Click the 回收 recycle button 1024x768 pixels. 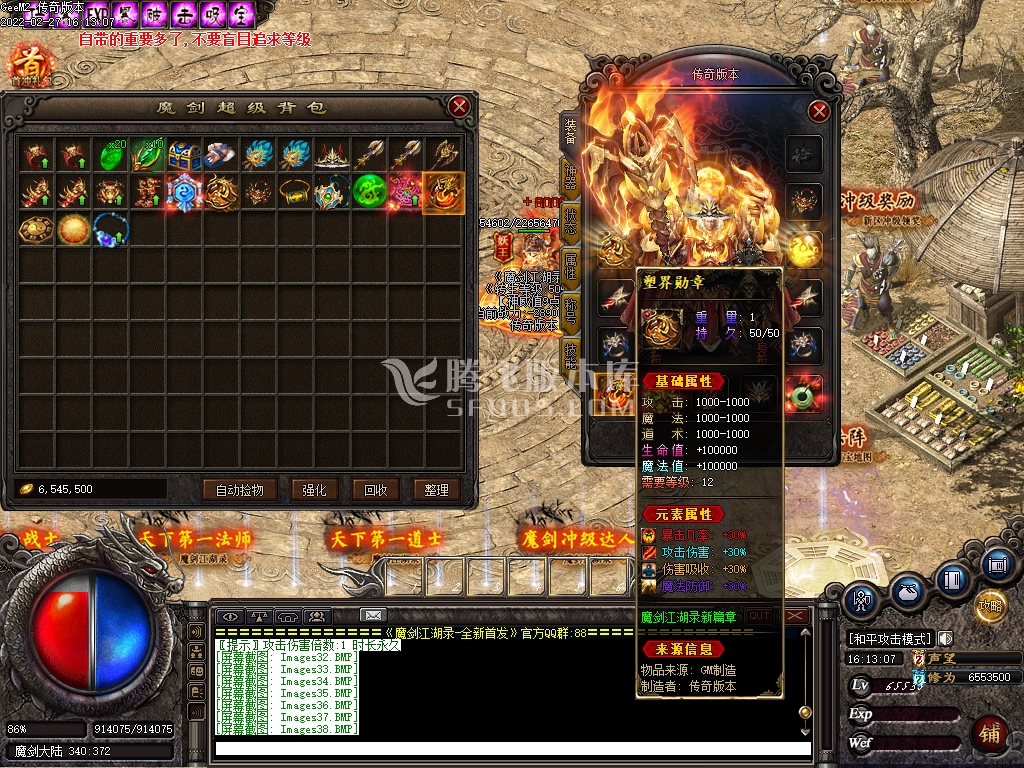click(376, 490)
